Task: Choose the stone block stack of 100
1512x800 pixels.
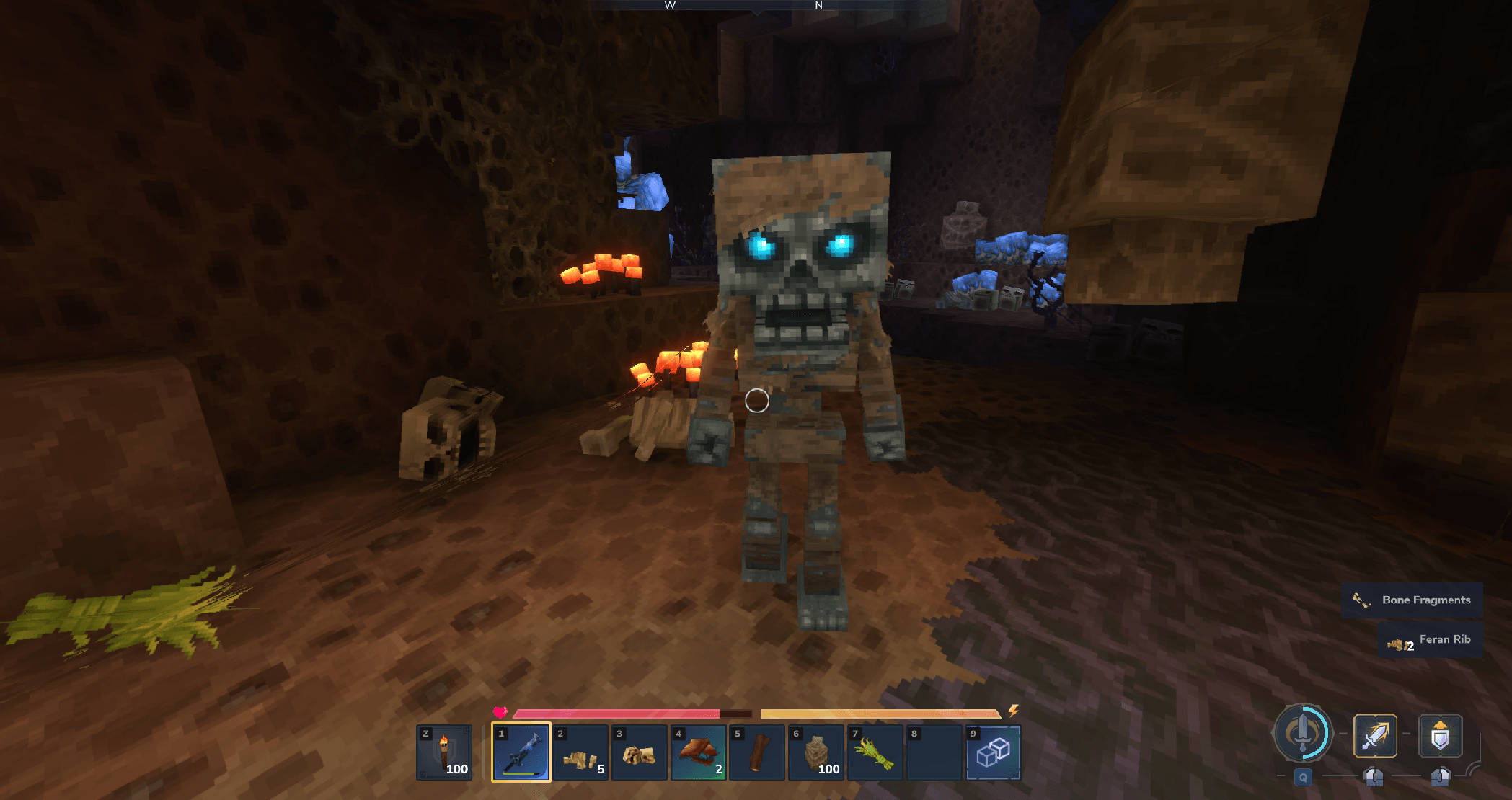Action: point(816,752)
